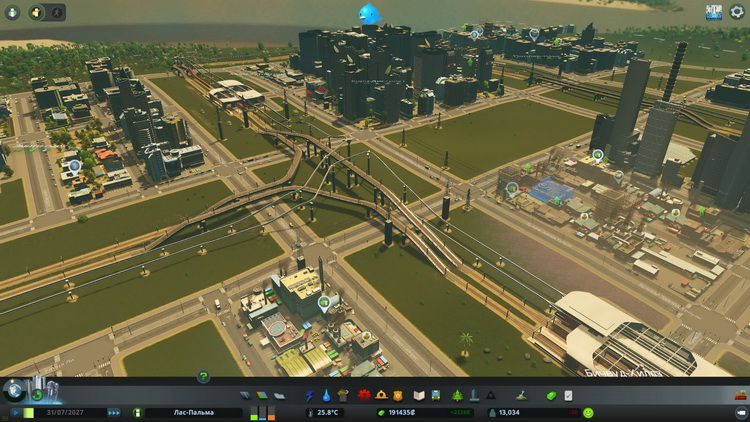The image size is (750, 422).
Task: Open the parks tree menu
Action: (x=456, y=396)
